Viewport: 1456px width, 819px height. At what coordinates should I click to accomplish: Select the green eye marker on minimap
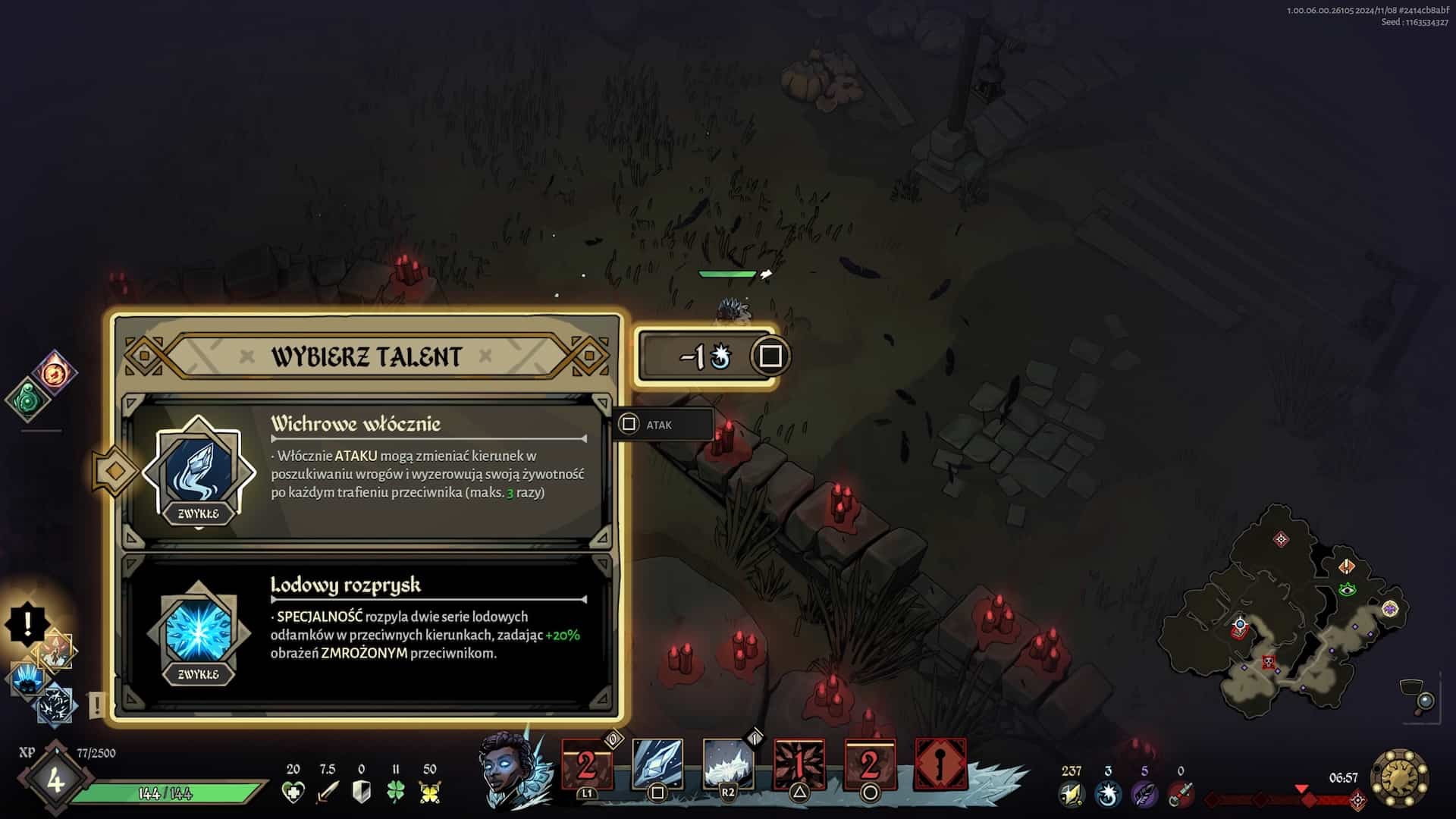pos(1347,589)
